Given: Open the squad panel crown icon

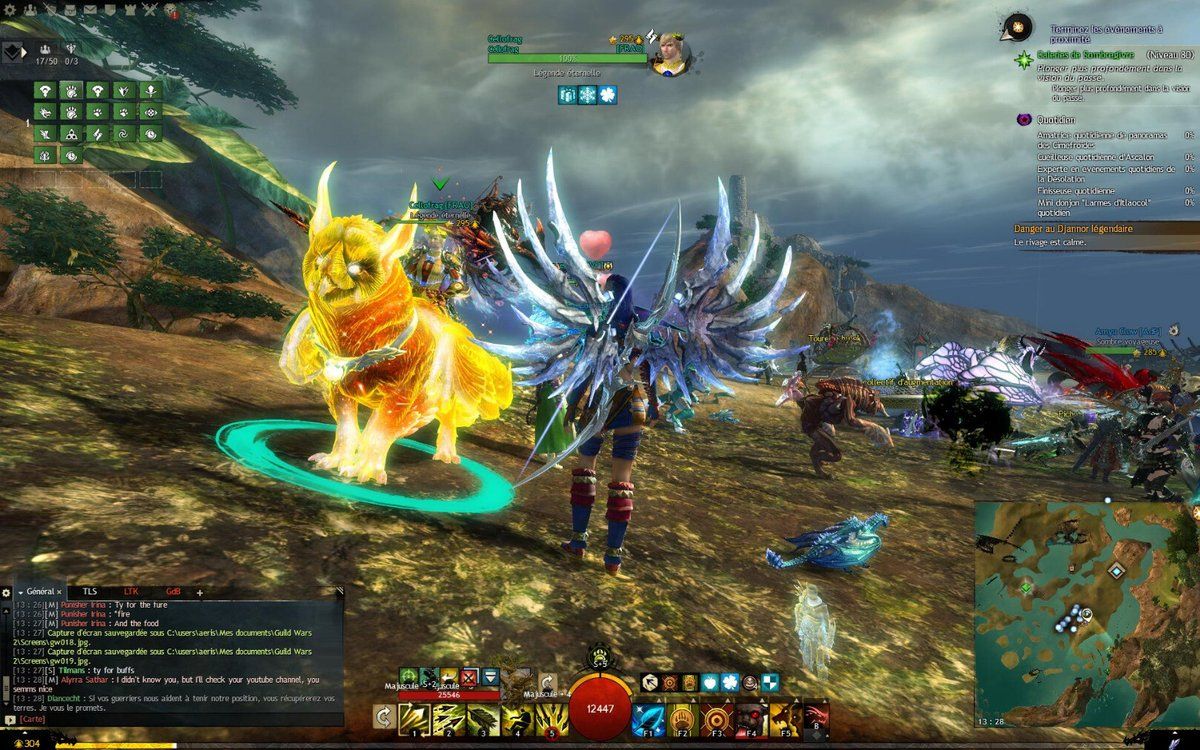Looking at the screenshot, I should (x=44, y=48).
